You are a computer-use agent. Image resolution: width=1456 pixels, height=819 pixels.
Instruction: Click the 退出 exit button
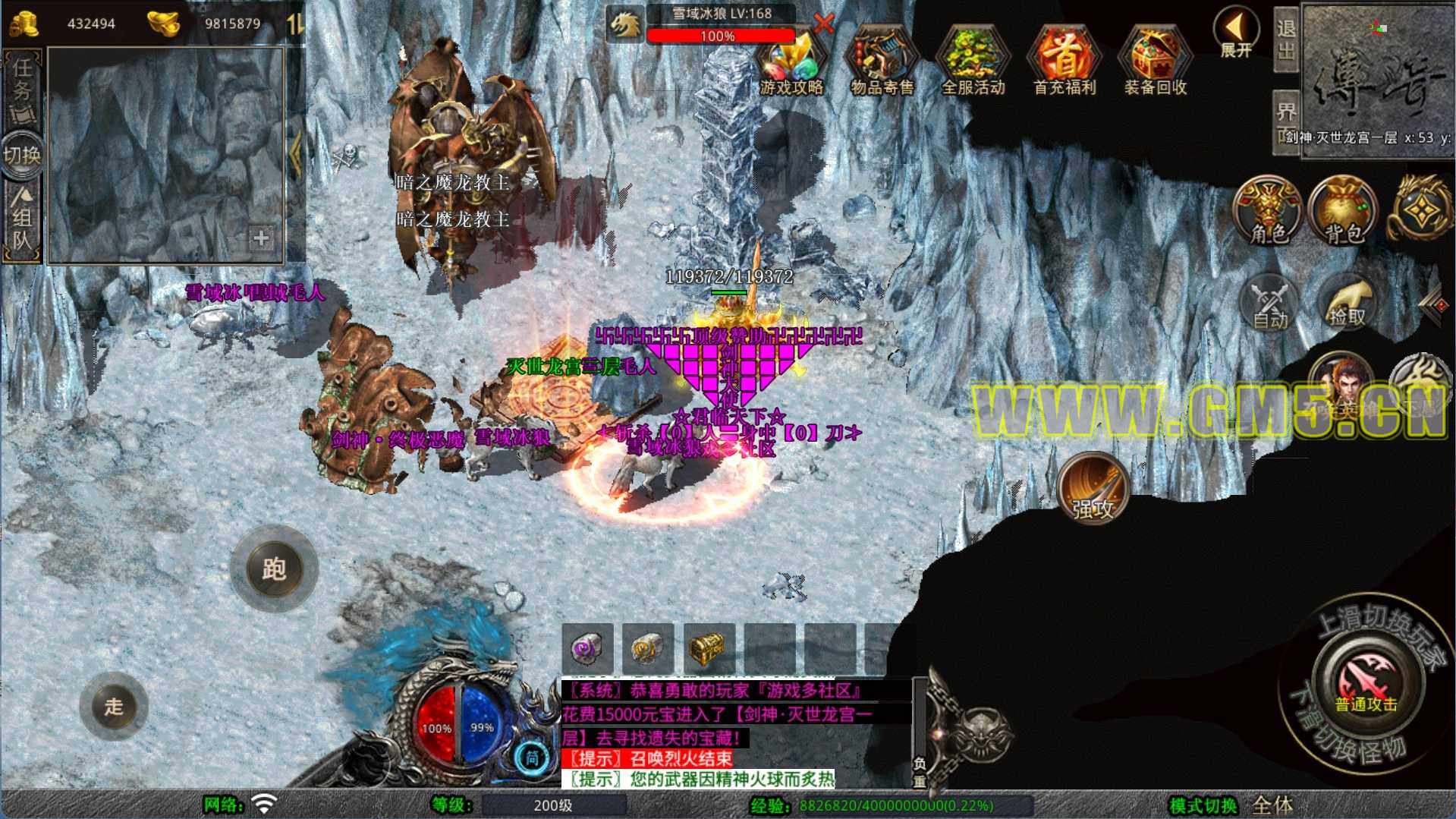coord(1285,39)
